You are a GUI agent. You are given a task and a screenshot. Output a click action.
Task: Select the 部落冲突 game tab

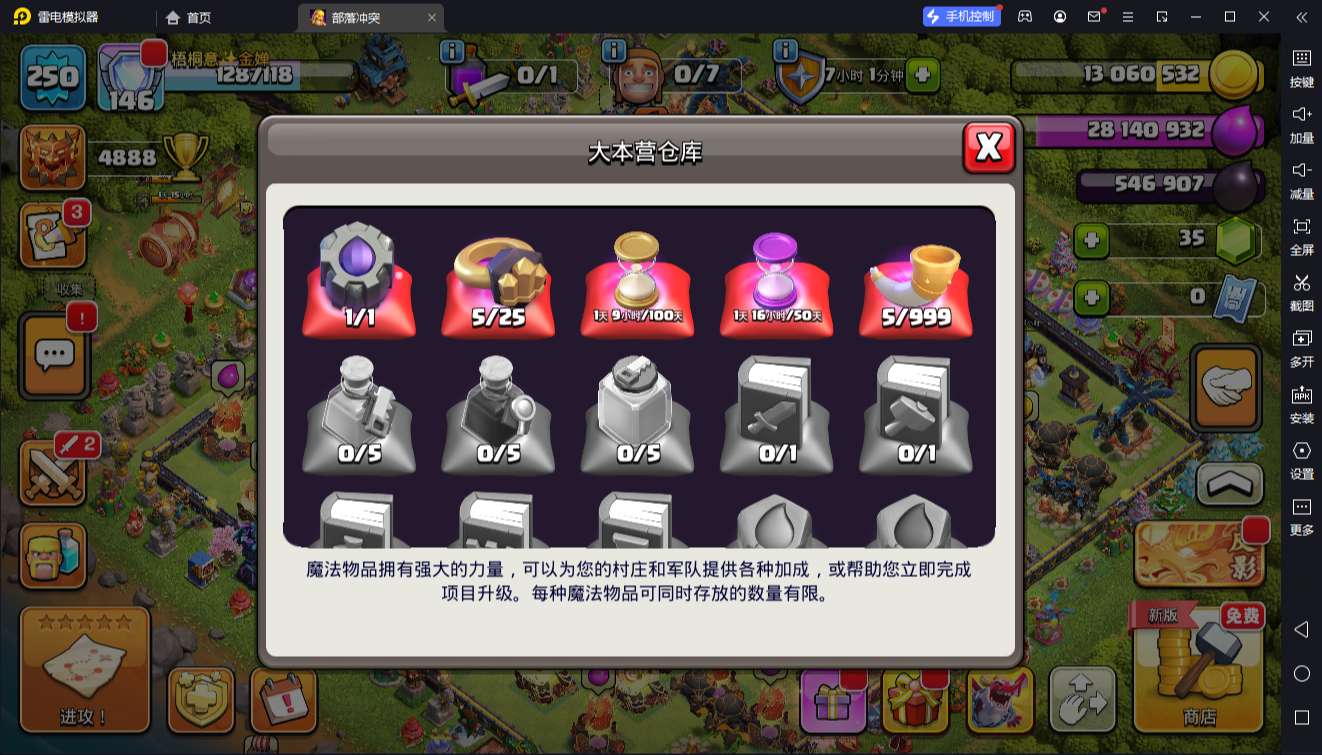point(357,17)
